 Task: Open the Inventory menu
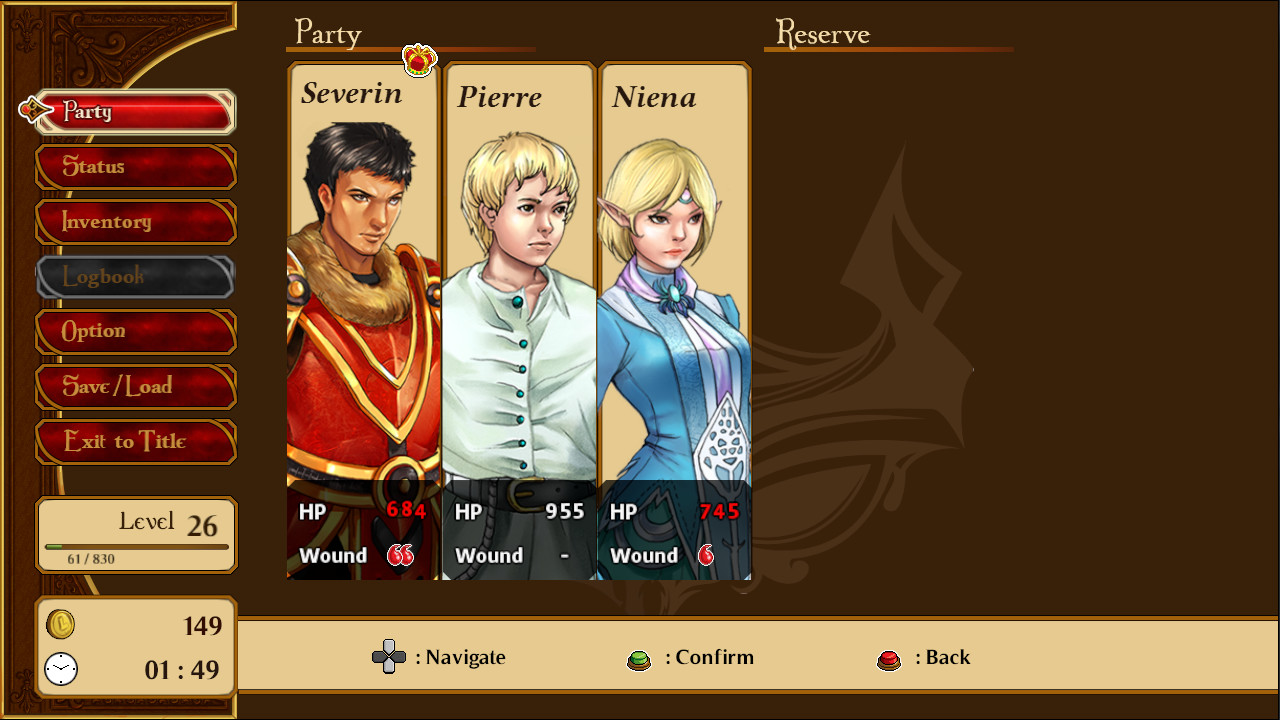tap(136, 222)
